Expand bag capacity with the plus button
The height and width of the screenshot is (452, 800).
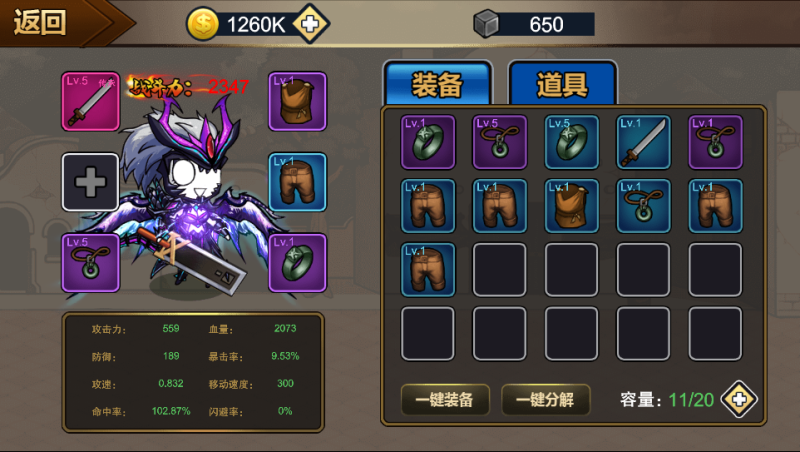point(739,400)
